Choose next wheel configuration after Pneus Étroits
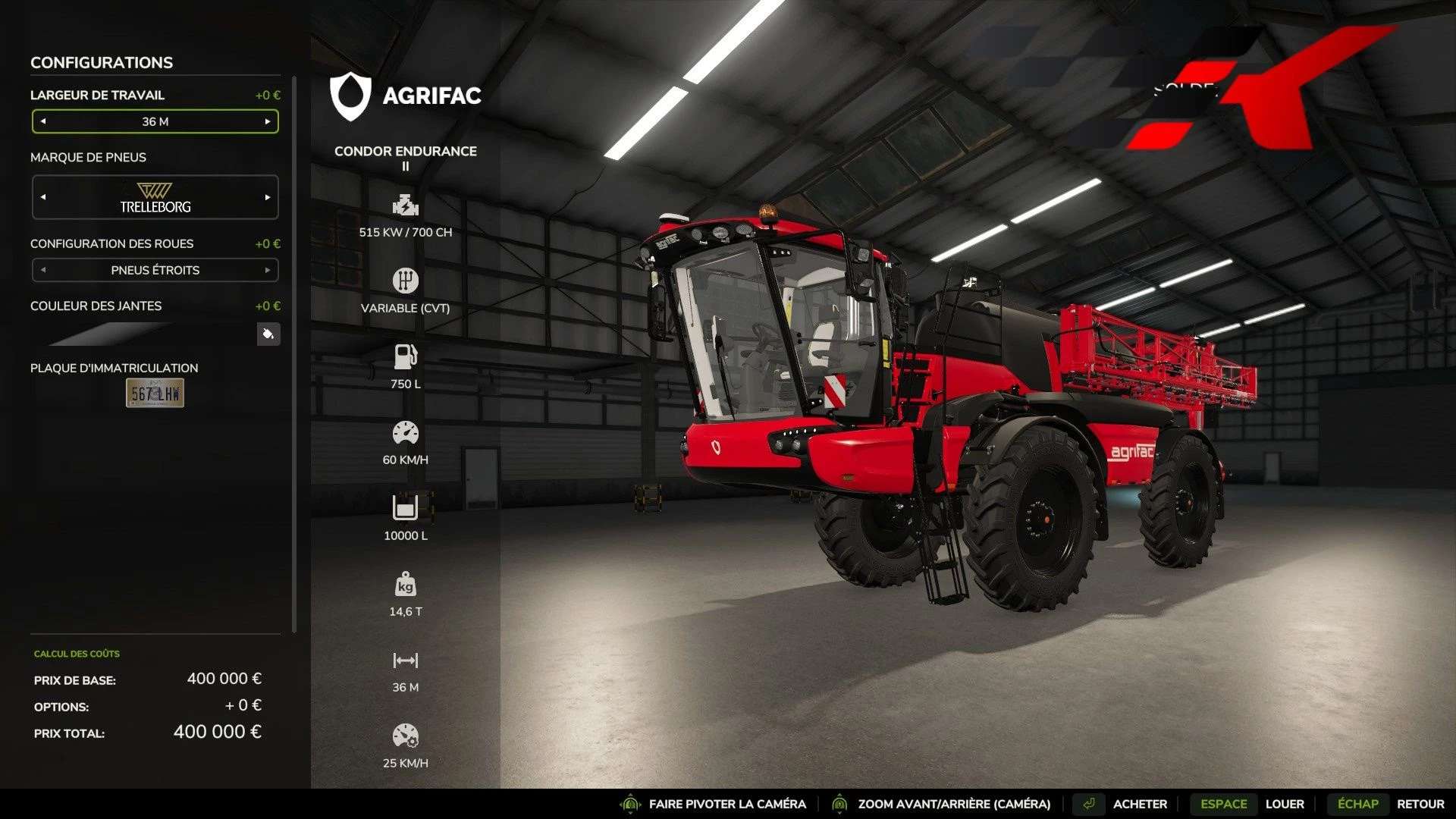Viewport: 1456px width, 819px height. coord(268,270)
